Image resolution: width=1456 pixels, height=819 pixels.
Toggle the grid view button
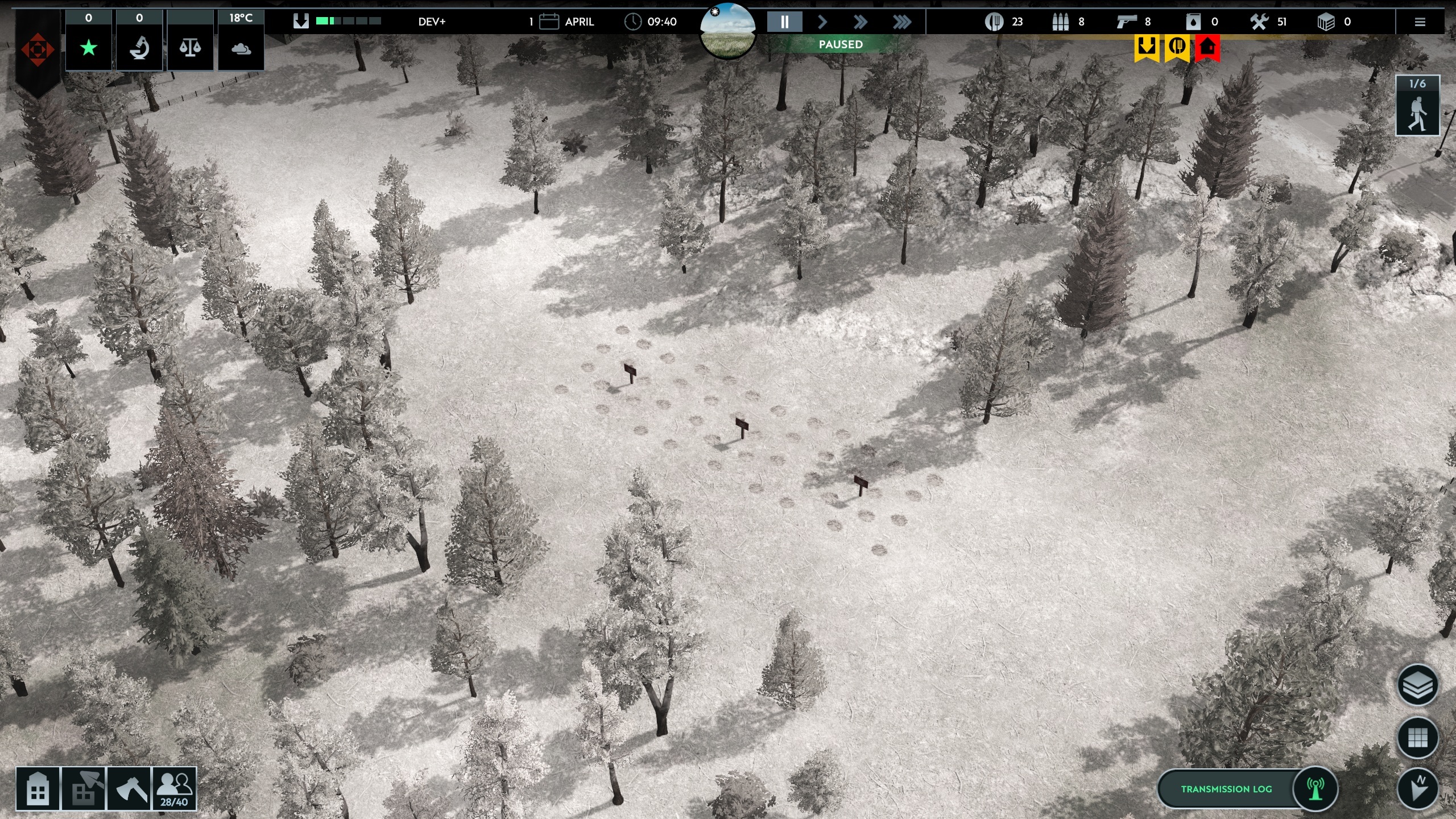(1418, 738)
